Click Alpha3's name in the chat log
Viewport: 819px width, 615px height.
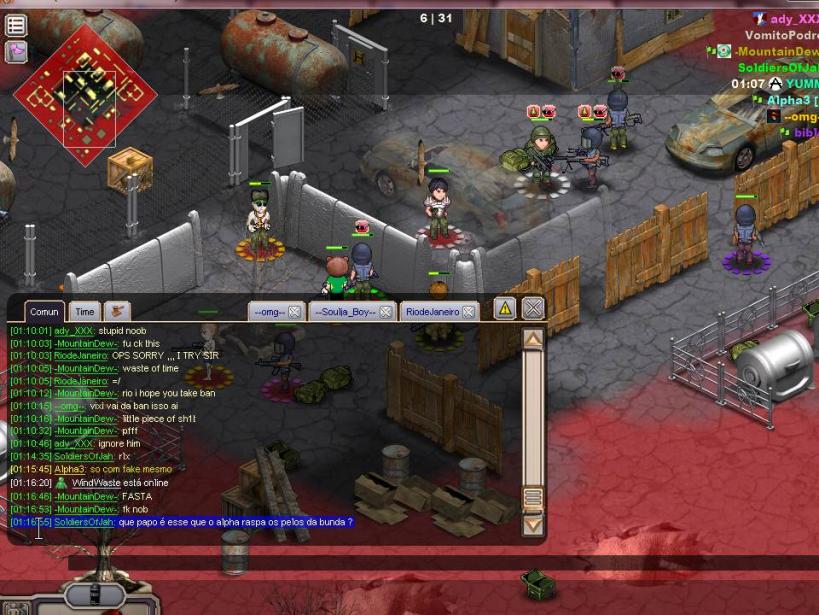tap(70, 469)
